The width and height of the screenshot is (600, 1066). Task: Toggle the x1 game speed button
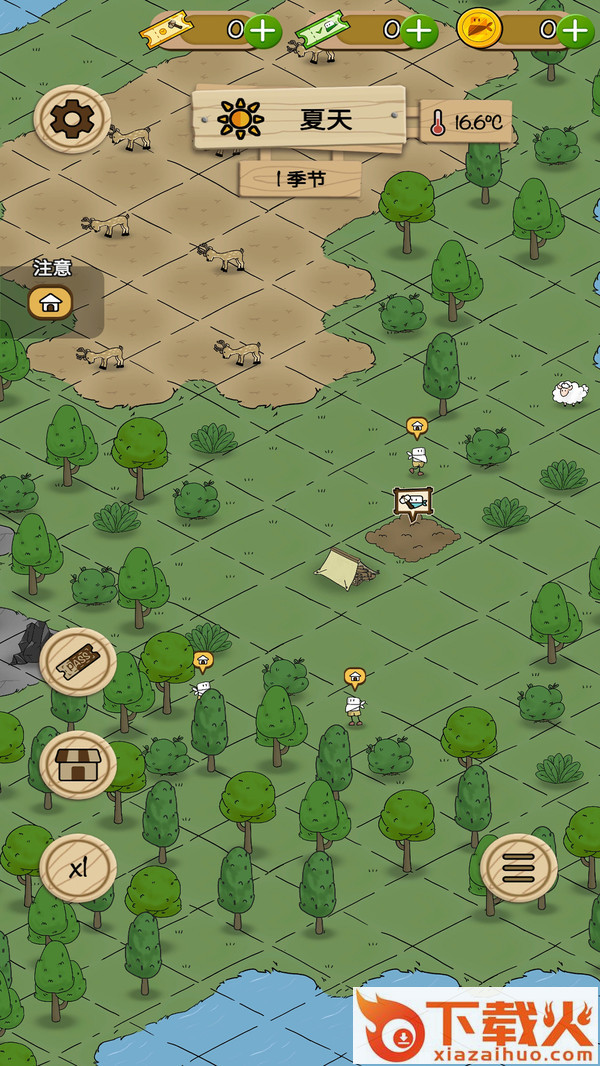point(78,867)
